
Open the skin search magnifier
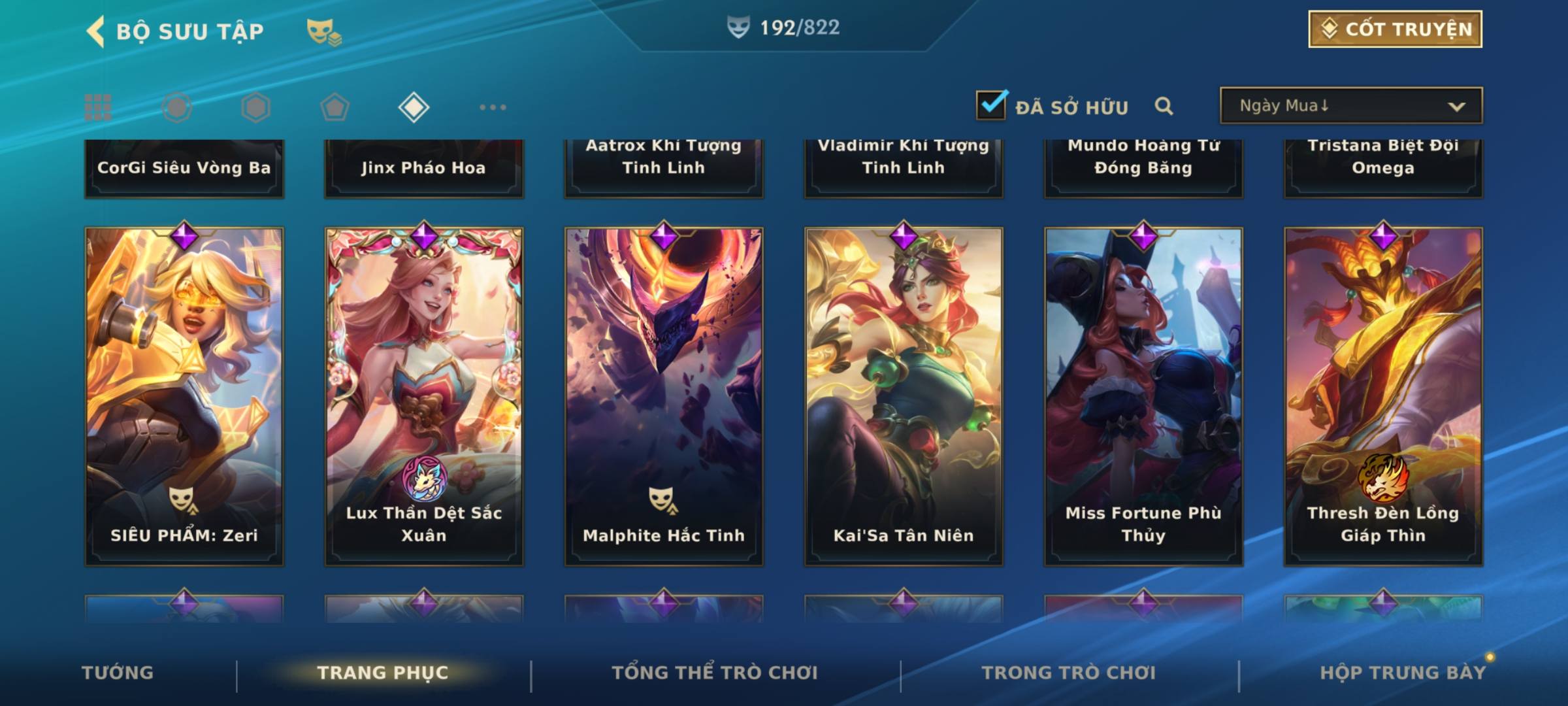(1164, 106)
